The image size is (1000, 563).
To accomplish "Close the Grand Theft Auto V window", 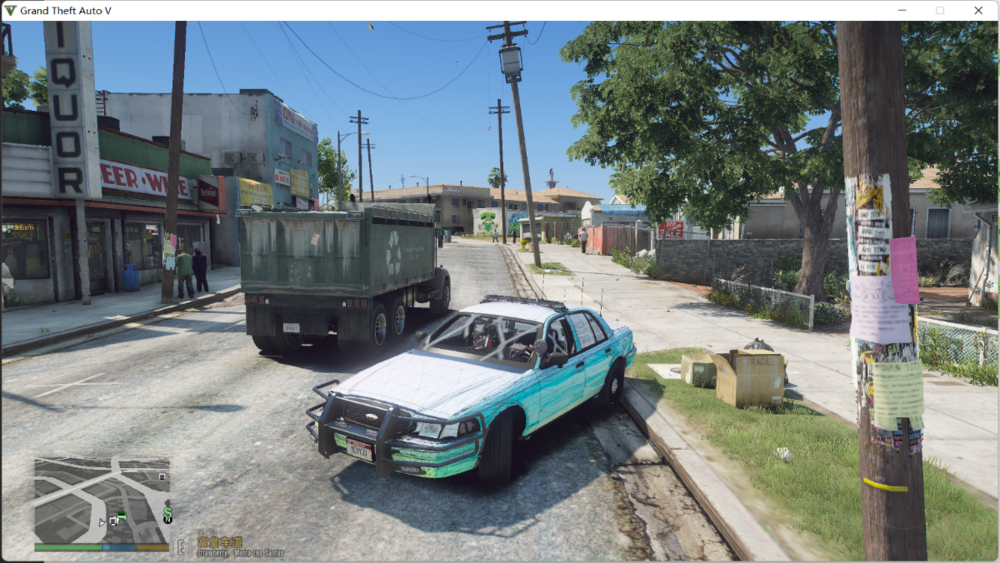I will coord(977,10).
